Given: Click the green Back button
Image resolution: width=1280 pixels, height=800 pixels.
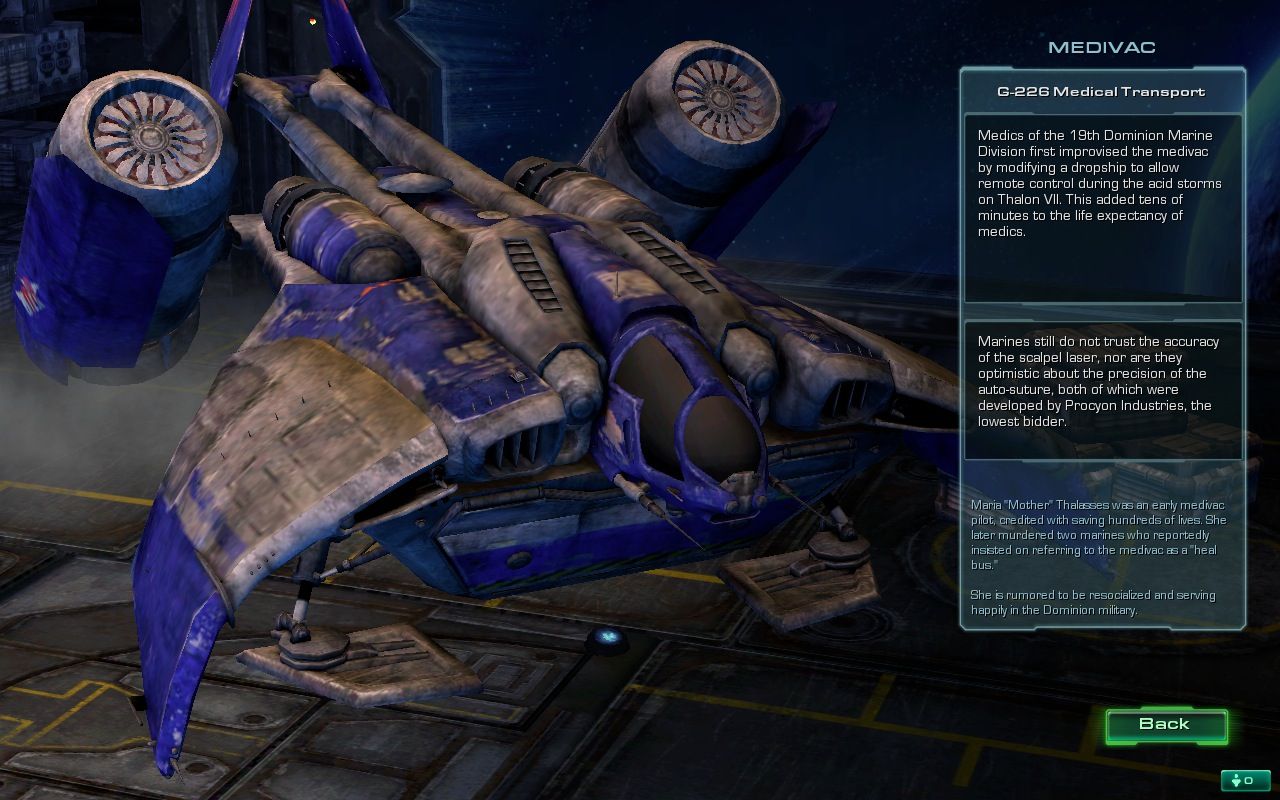Looking at the screenshot, I should pyautogui.click(x=1165, y=725).
